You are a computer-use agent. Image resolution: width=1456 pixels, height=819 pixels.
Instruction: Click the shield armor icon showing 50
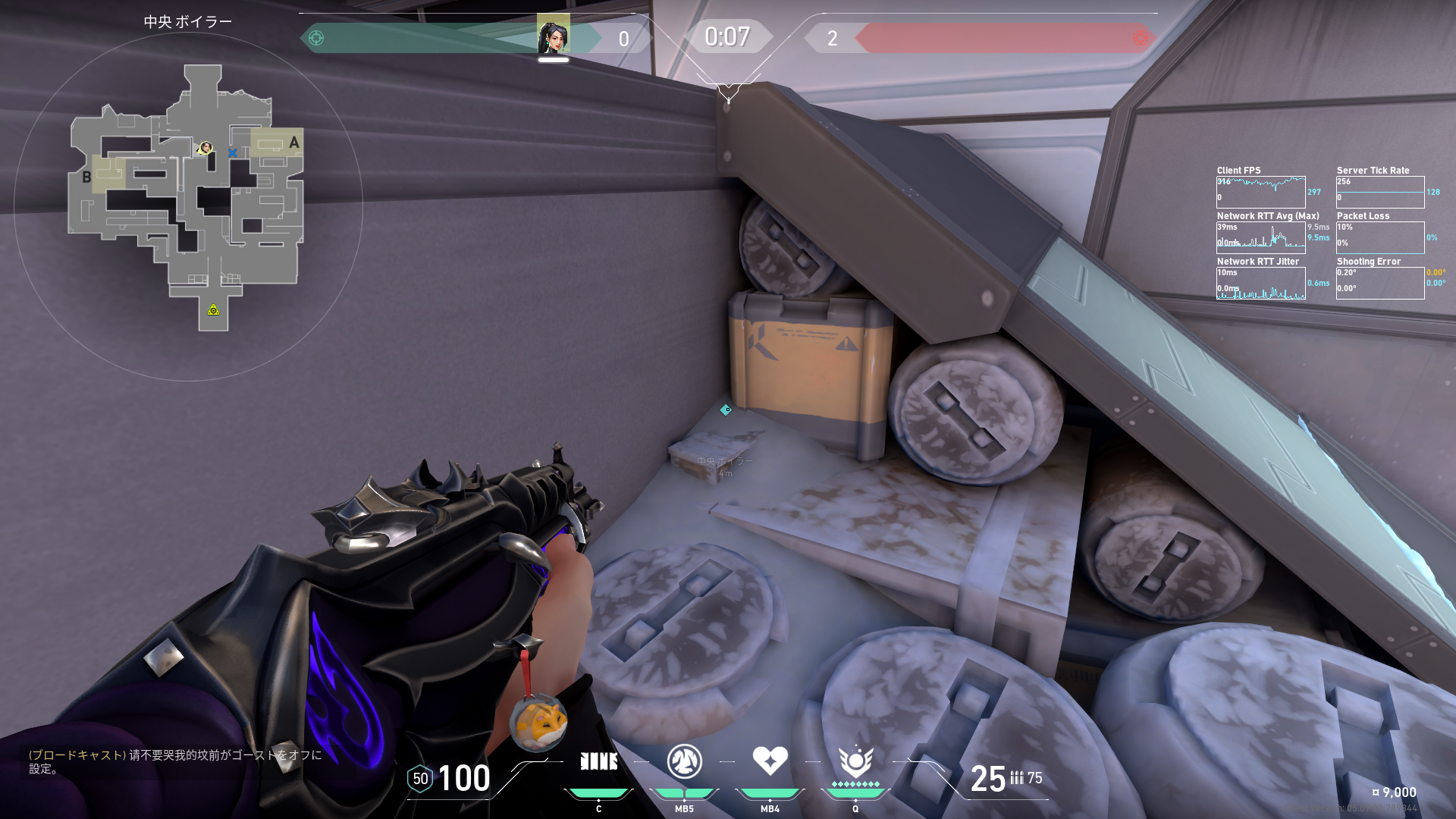tap(420, 779)
